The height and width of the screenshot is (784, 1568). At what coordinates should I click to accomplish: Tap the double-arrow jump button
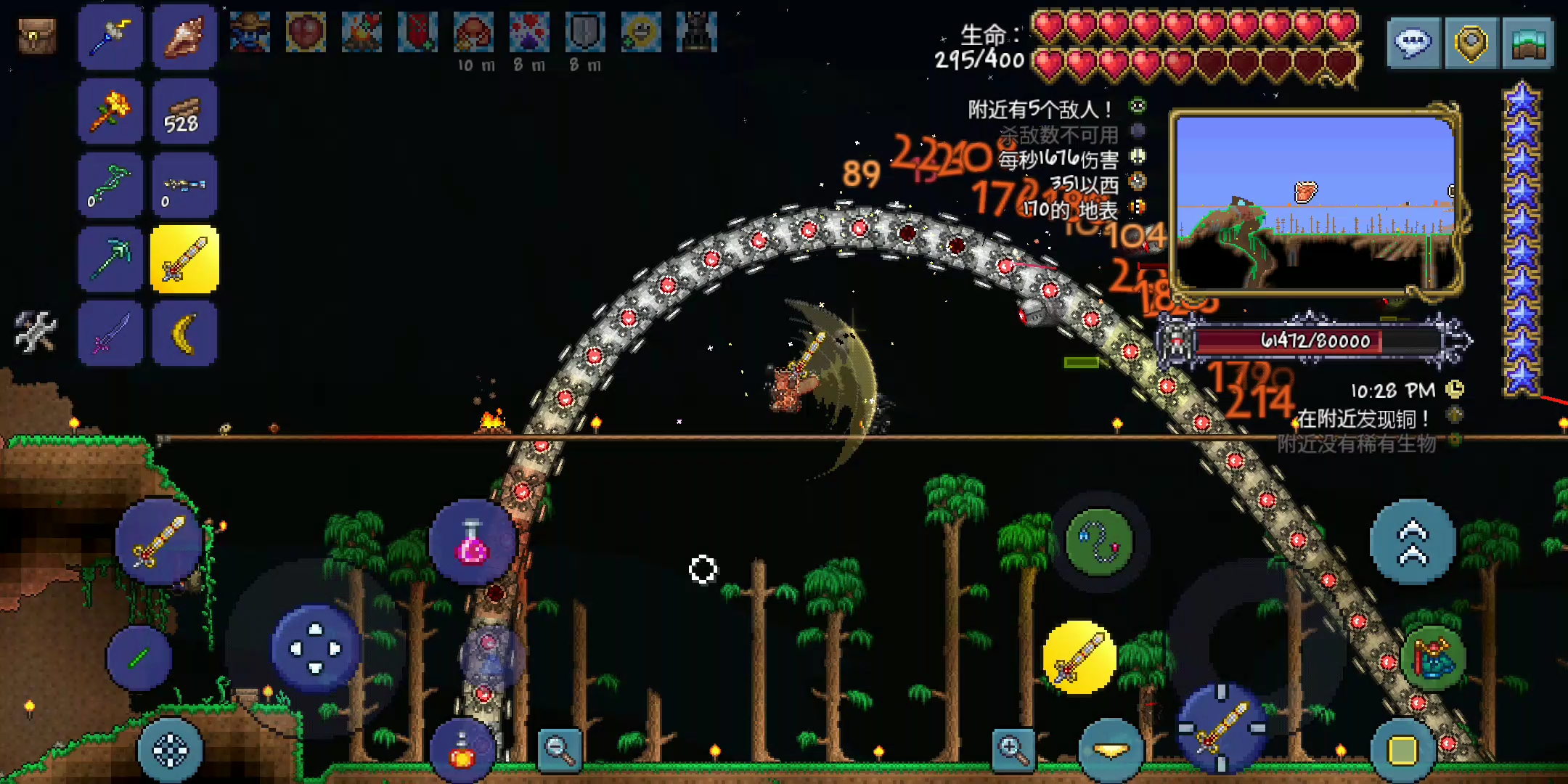pos(1412,542)
